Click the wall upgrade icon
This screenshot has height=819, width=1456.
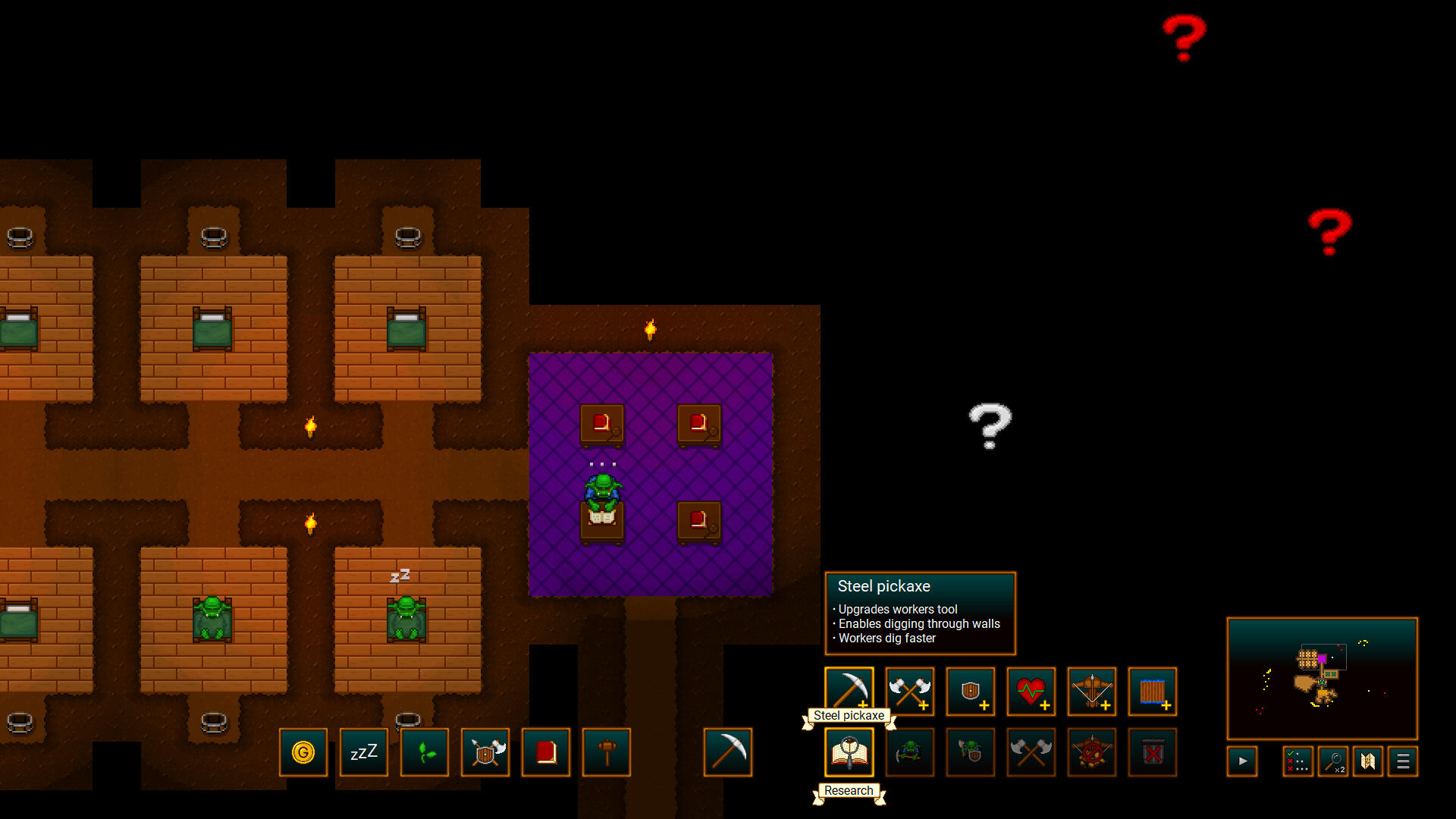pos(1152,692)
